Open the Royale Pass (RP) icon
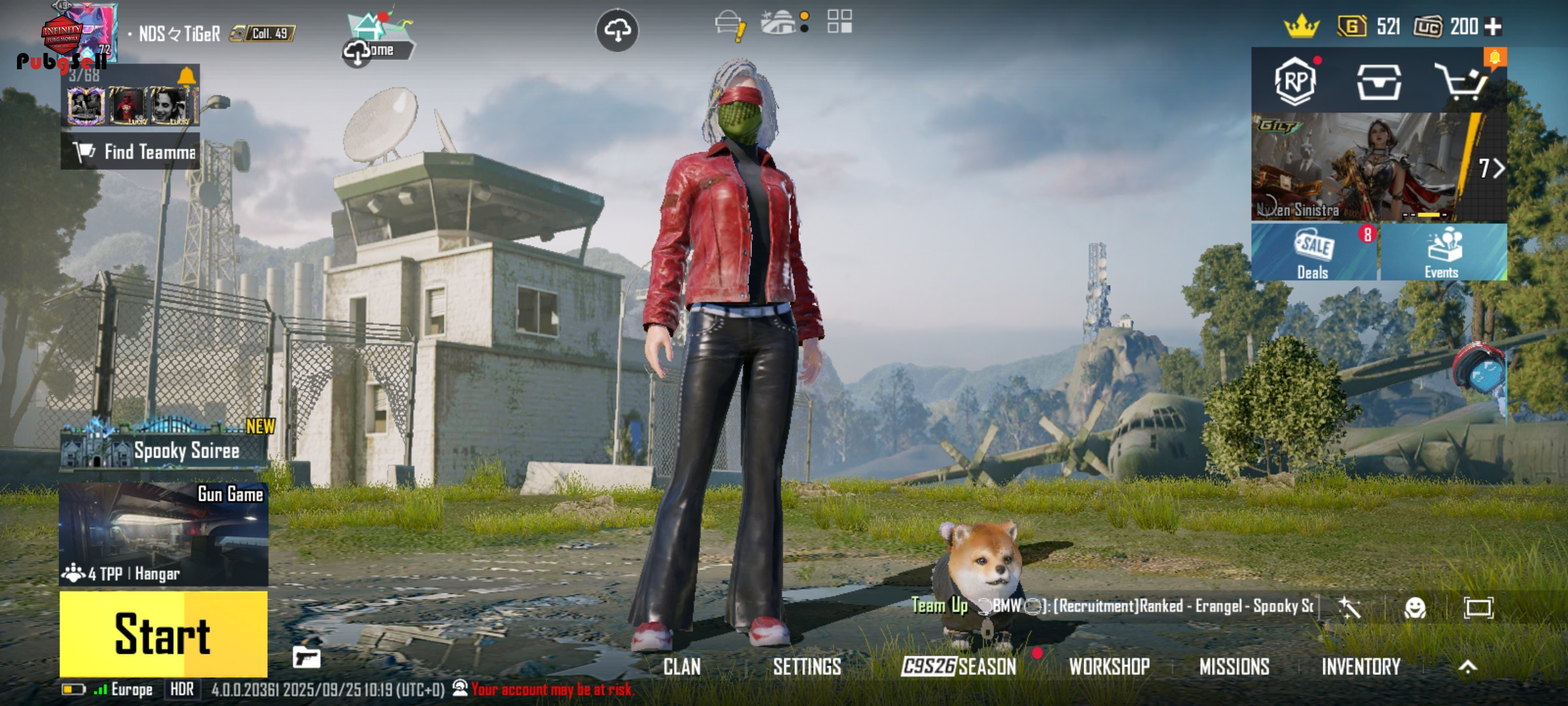 coord(1295,82)
